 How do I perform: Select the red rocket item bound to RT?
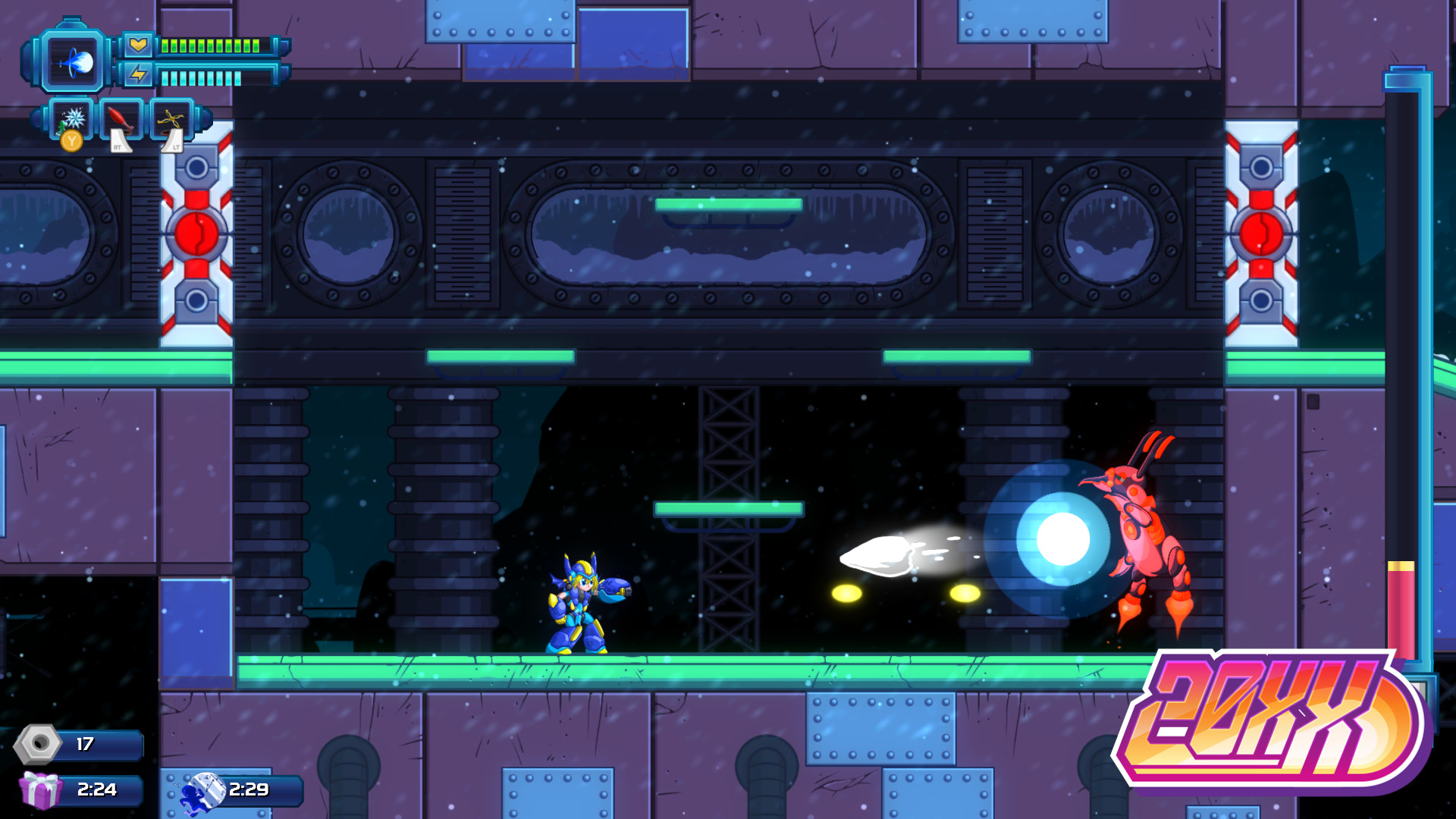click(x=120, y=118)
